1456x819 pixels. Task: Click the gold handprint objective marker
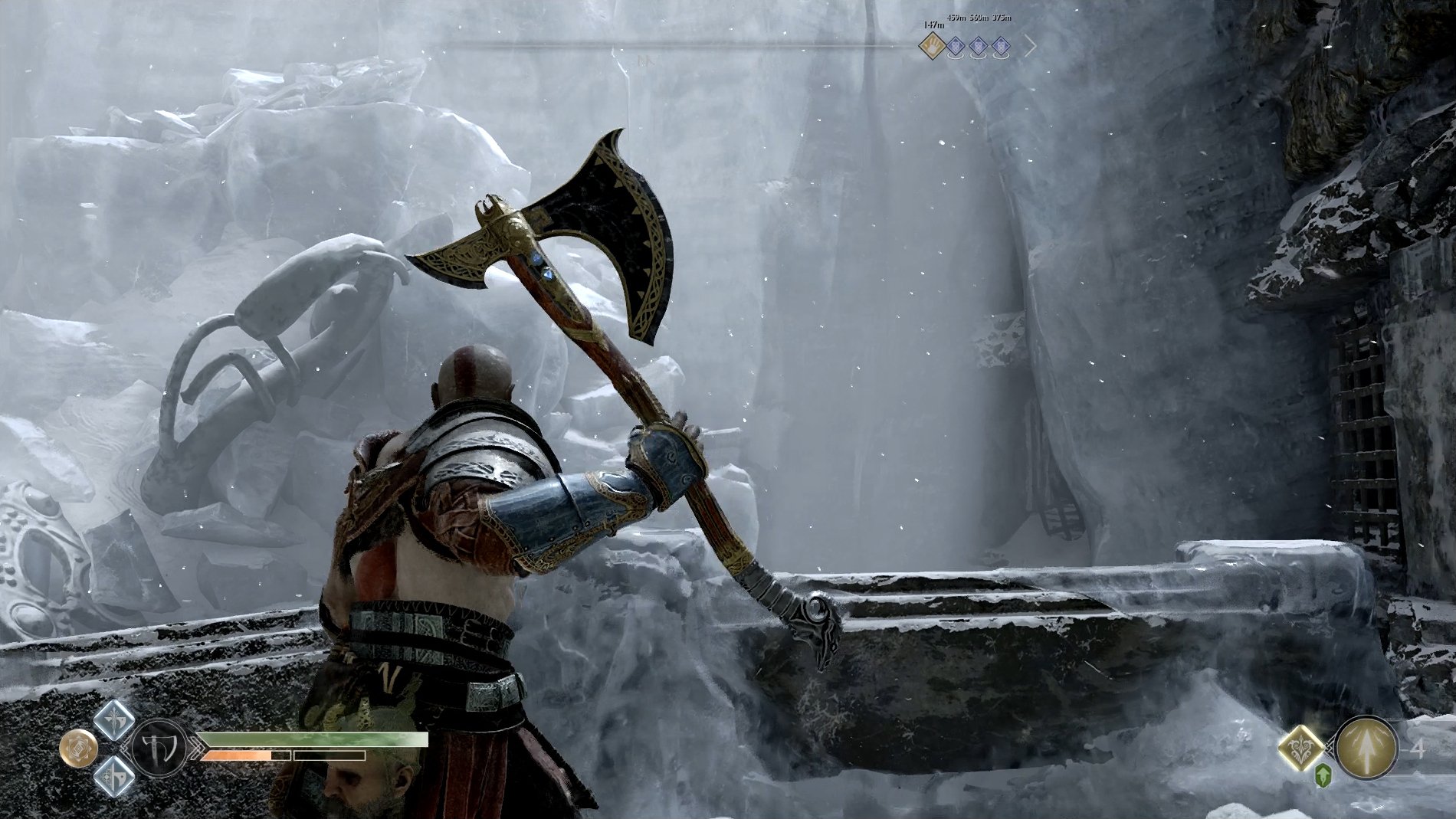933,48
